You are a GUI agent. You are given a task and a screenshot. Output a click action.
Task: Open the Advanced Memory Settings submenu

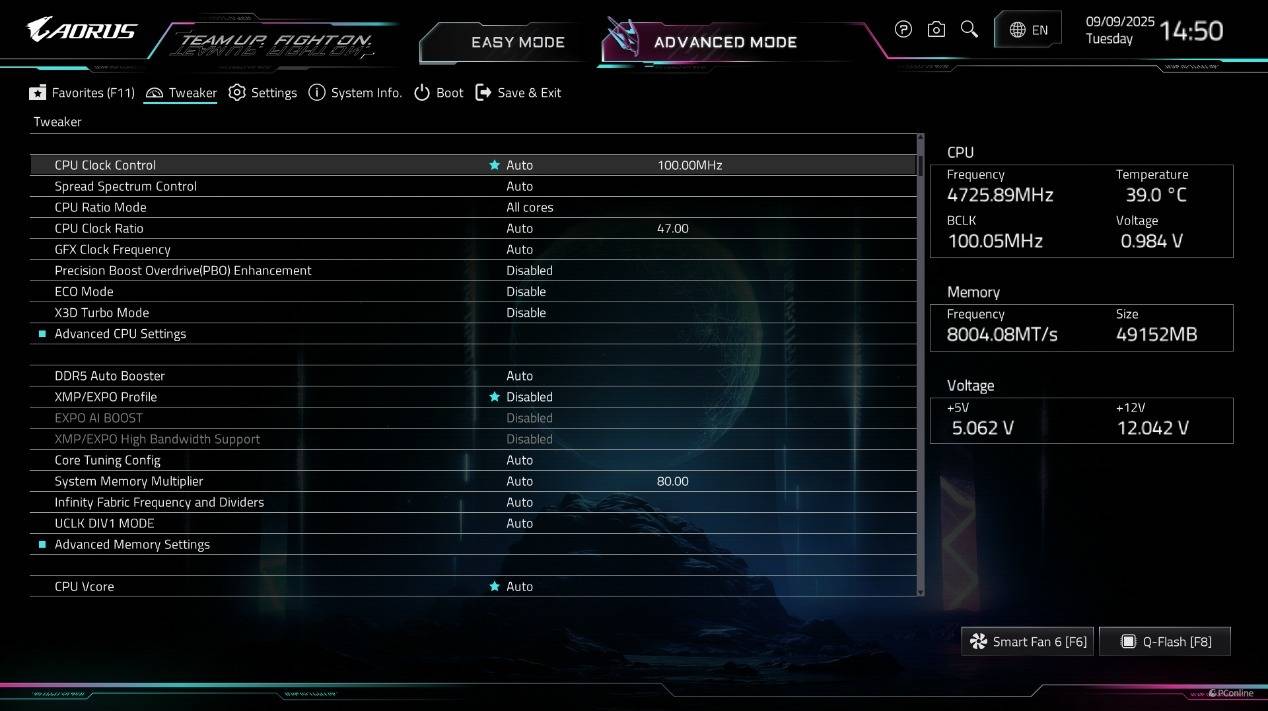[132, 544]
